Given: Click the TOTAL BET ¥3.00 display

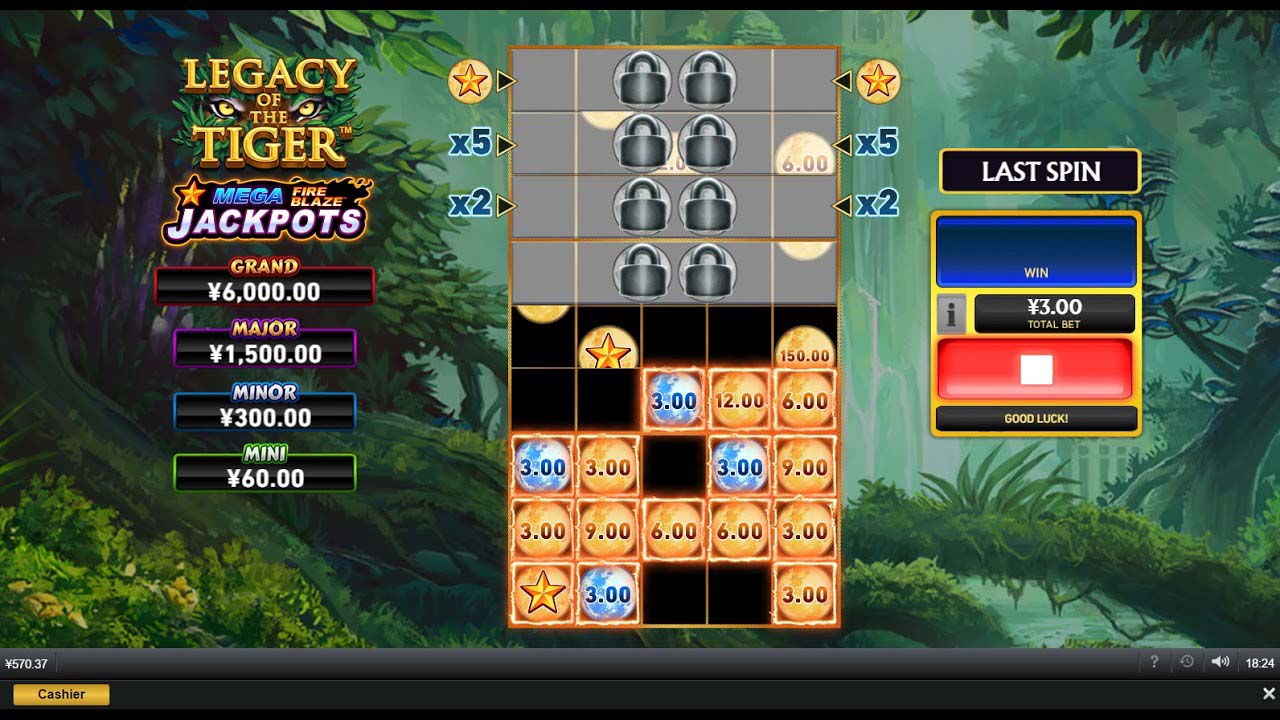Looking at the screenshot, I should coord(1054,313).
